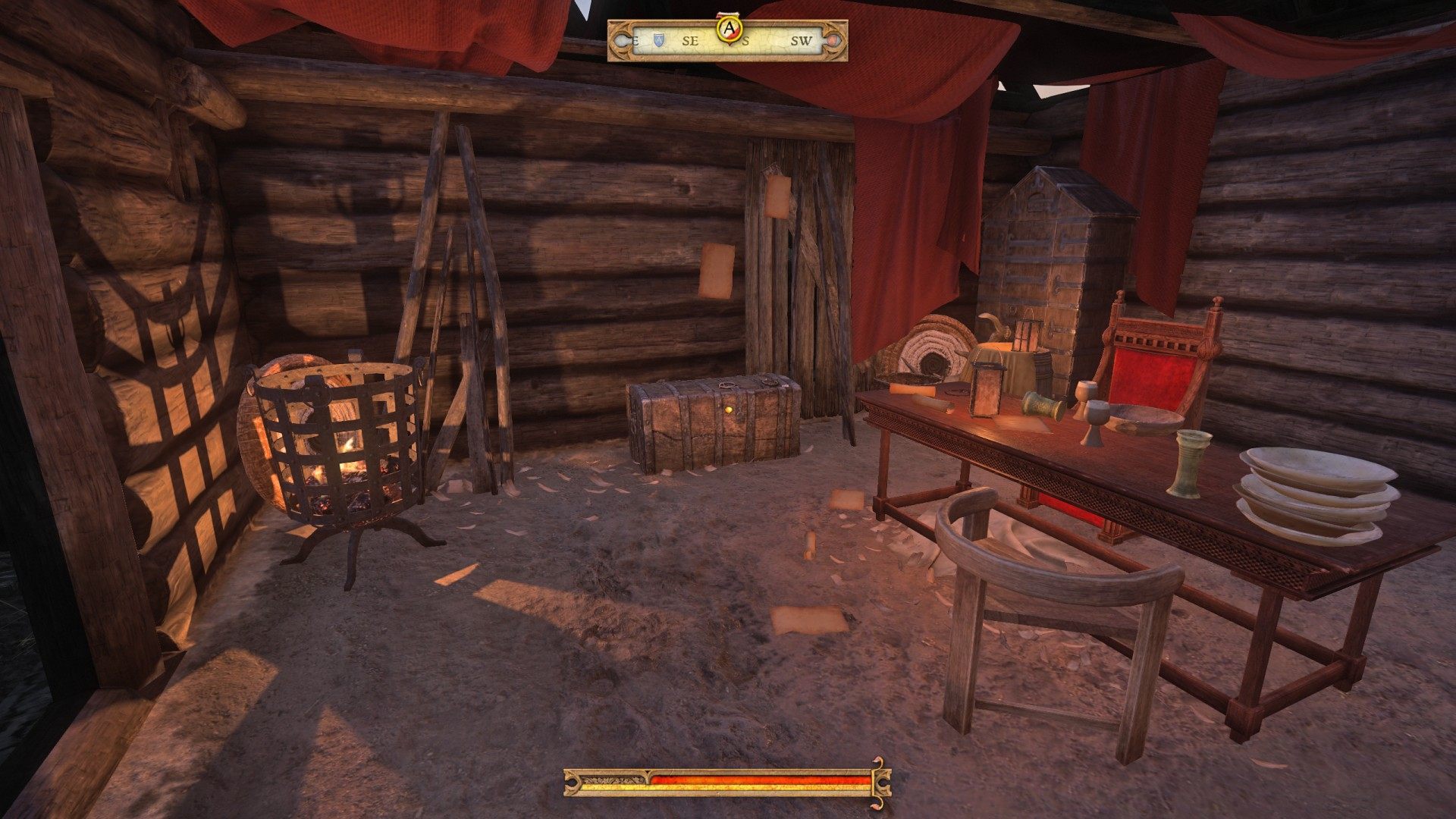The image size is (1456, 819).
Task: Click the blue shield compass marker
Action: (x=658, y=40)
